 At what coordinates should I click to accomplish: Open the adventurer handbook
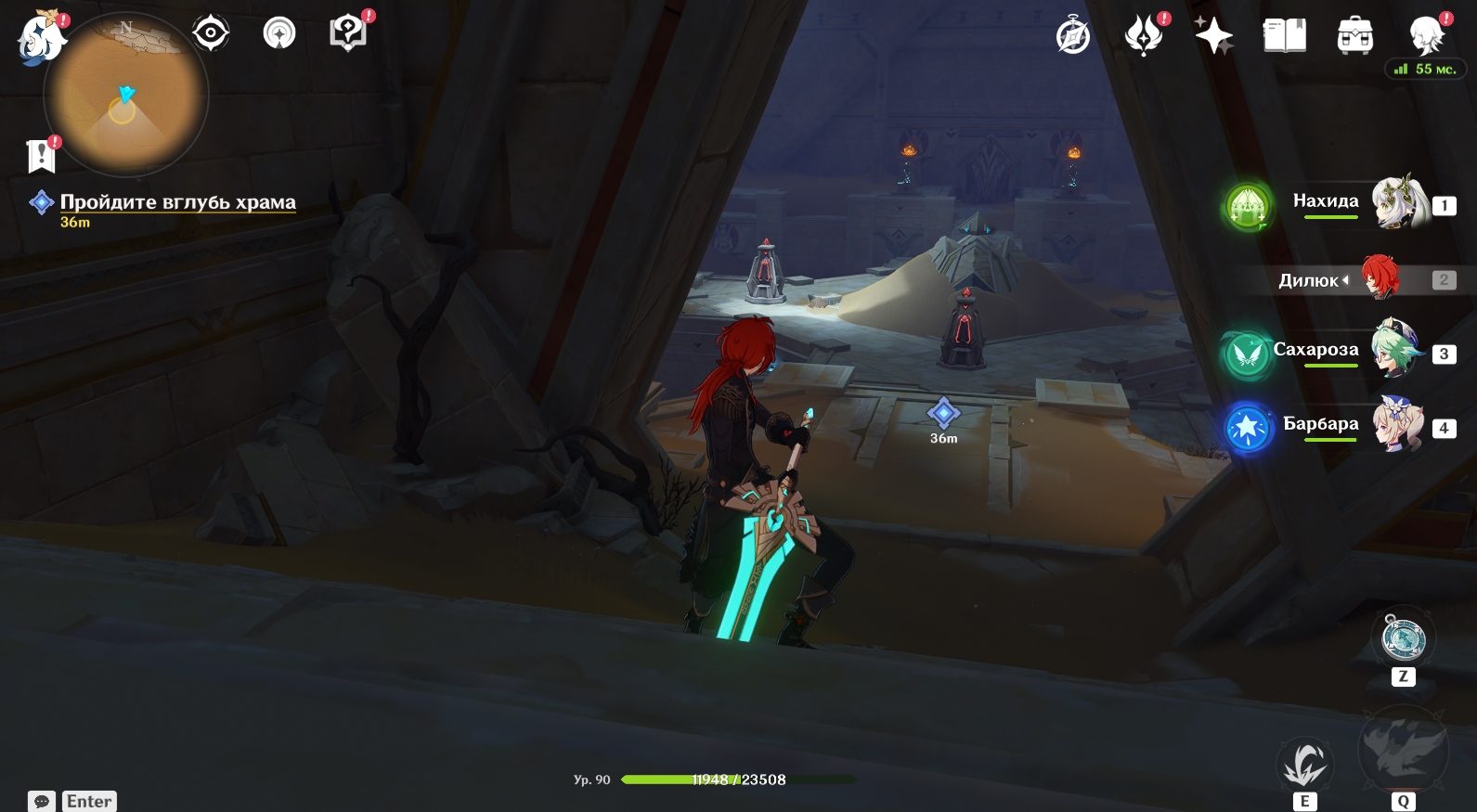click(x=1284, y=36)
